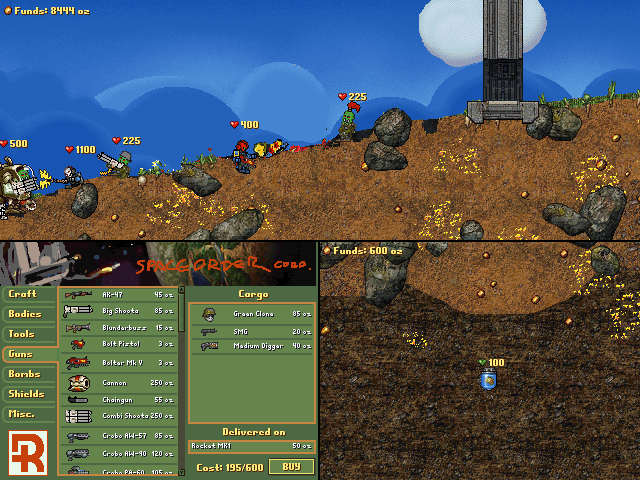Select the Blunderbuzz from the list
This screenshot has width=640, height=480.
click(x=120, y=328)
